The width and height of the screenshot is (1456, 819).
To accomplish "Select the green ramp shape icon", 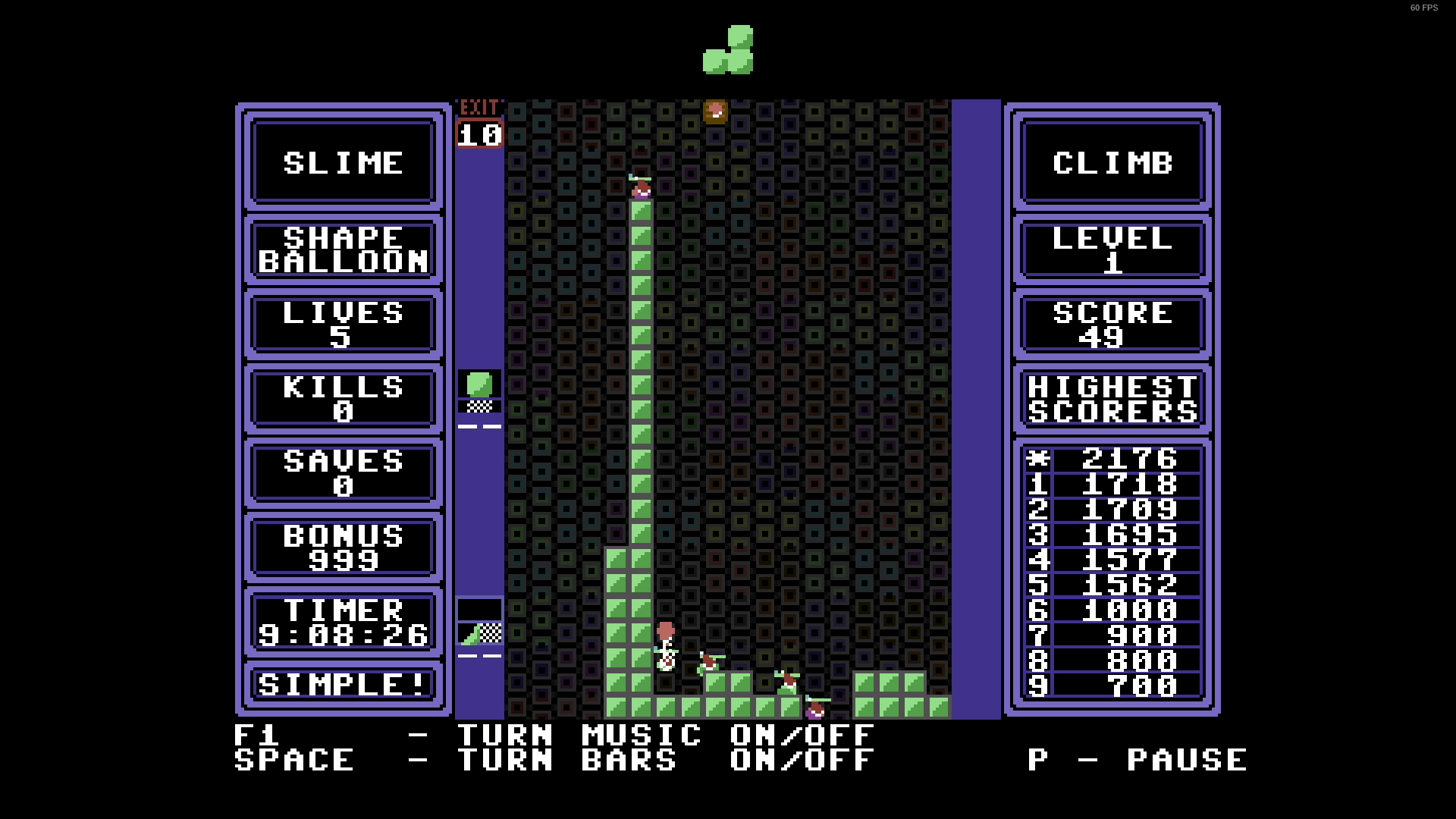I will click(x=479, y=632).
